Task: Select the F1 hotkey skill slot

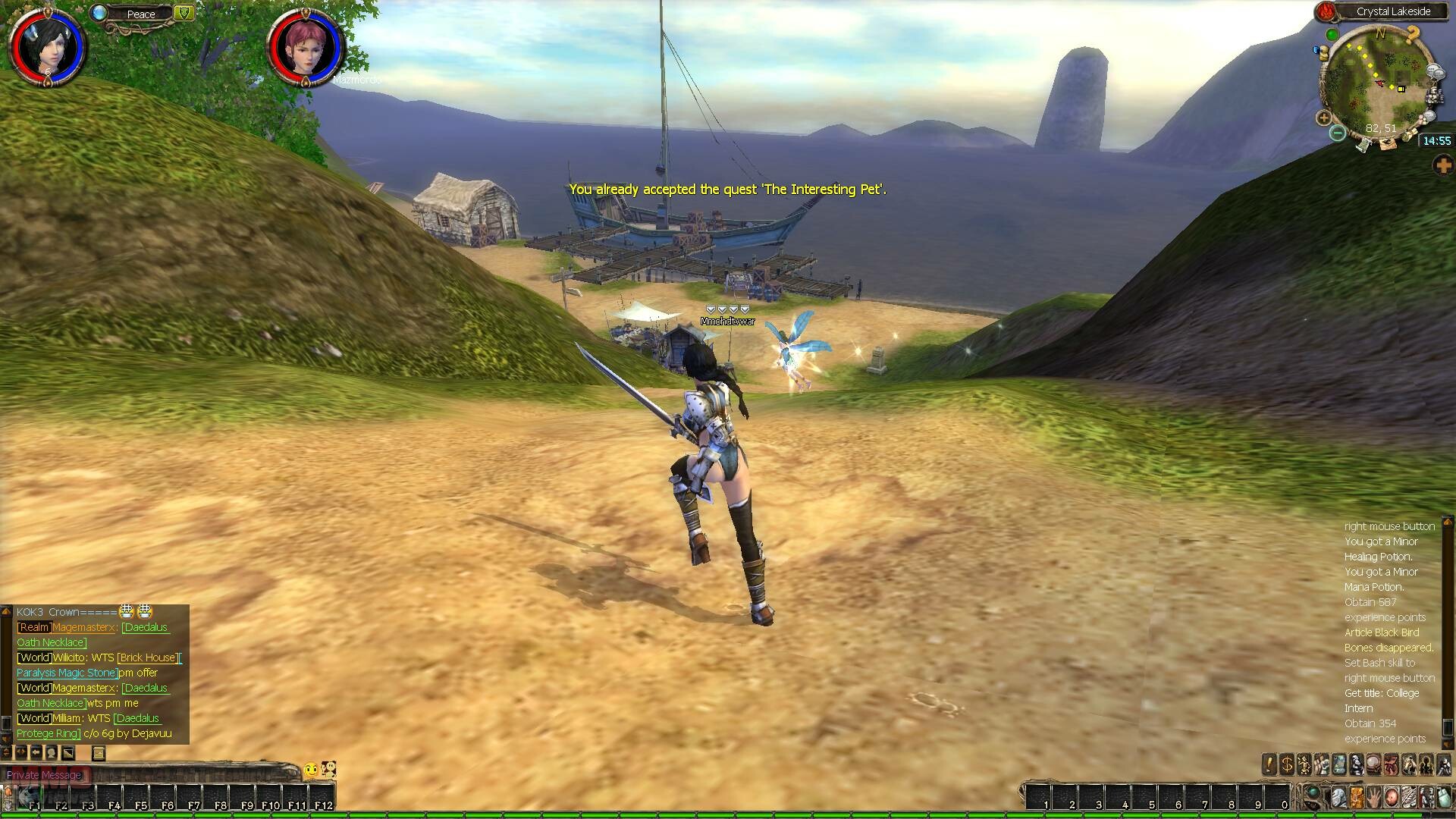Action: tap(31, 798)
